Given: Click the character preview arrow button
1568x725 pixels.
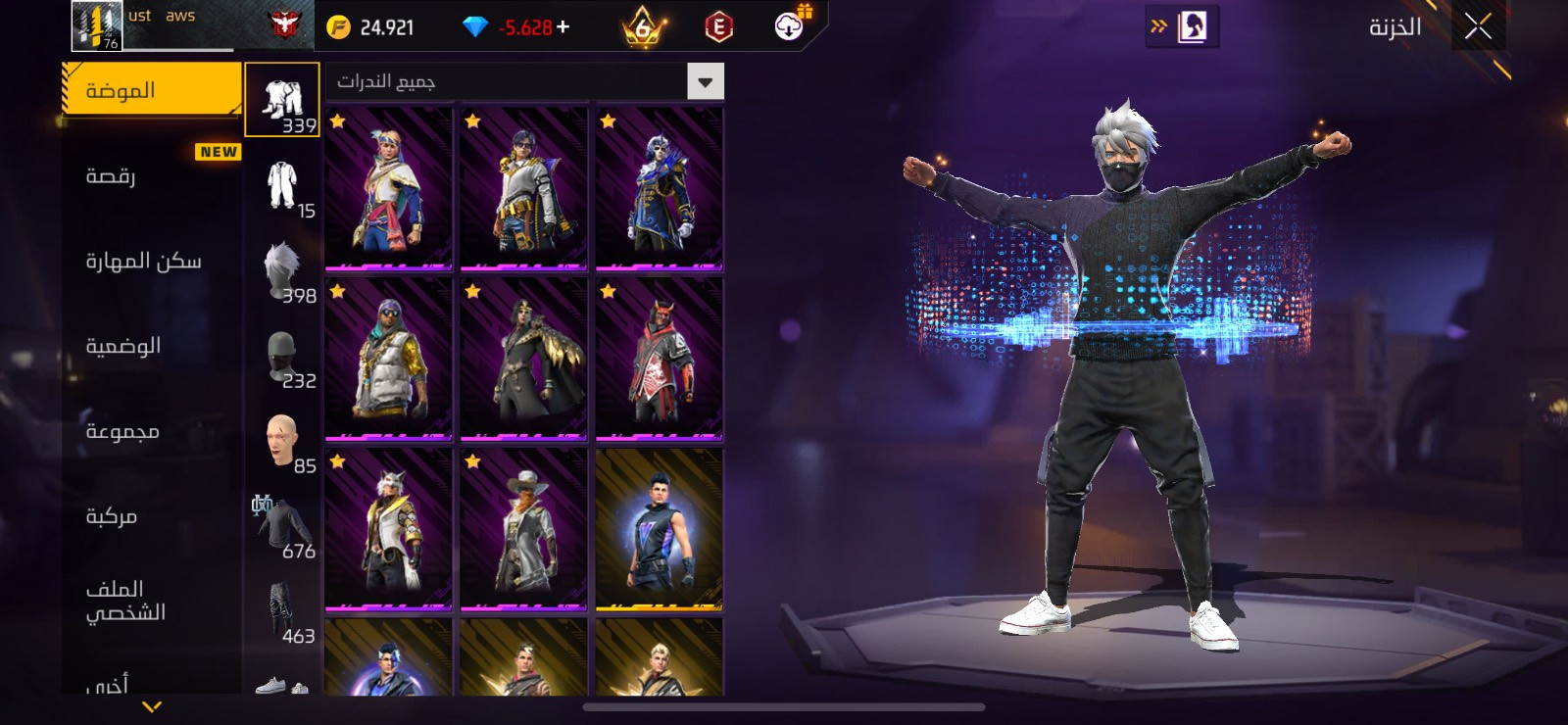Looking at the screenshot, I should (1182, 26).
